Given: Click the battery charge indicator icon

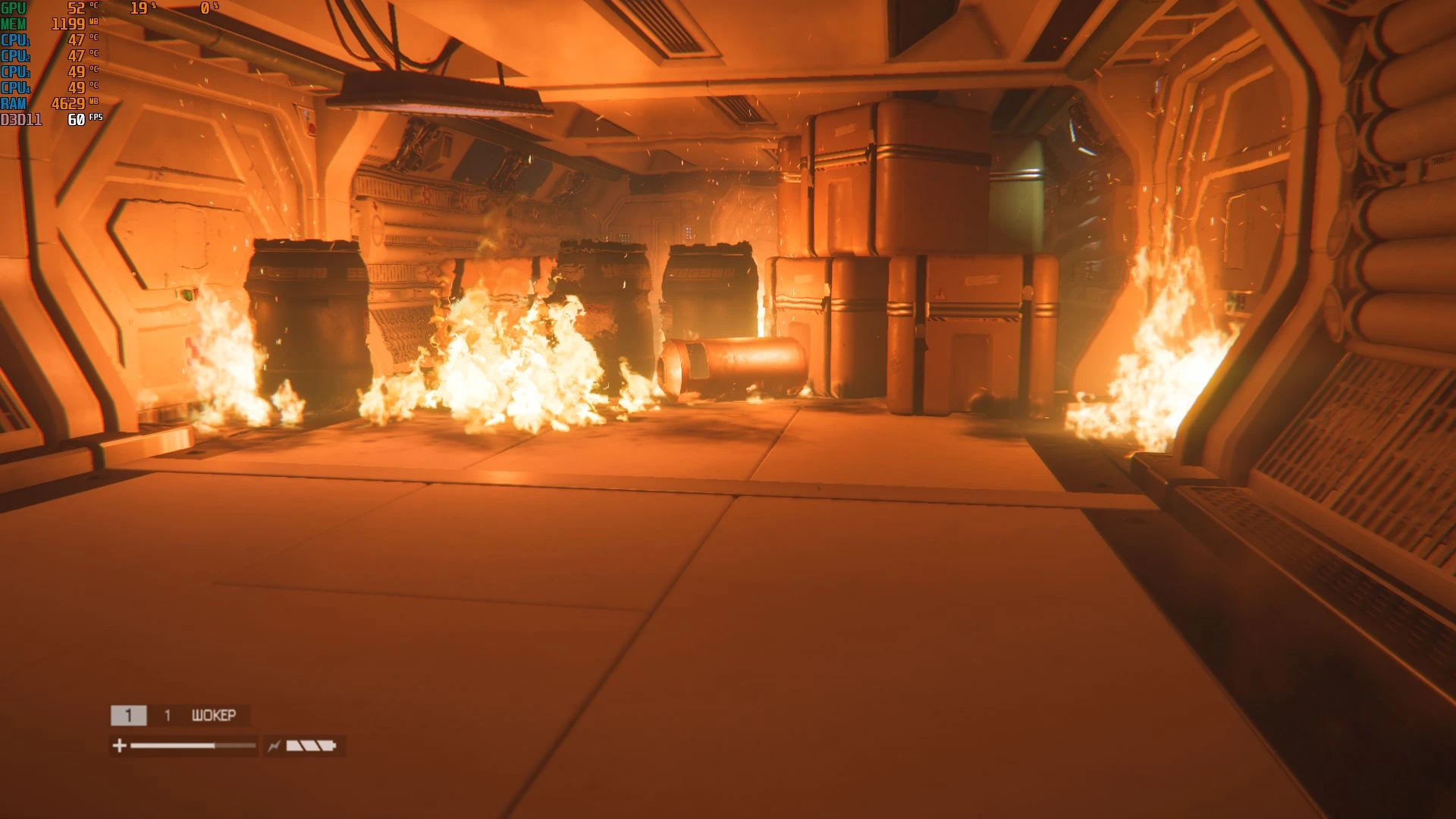Looking at the screenshot, I should (x=312, y=746).
